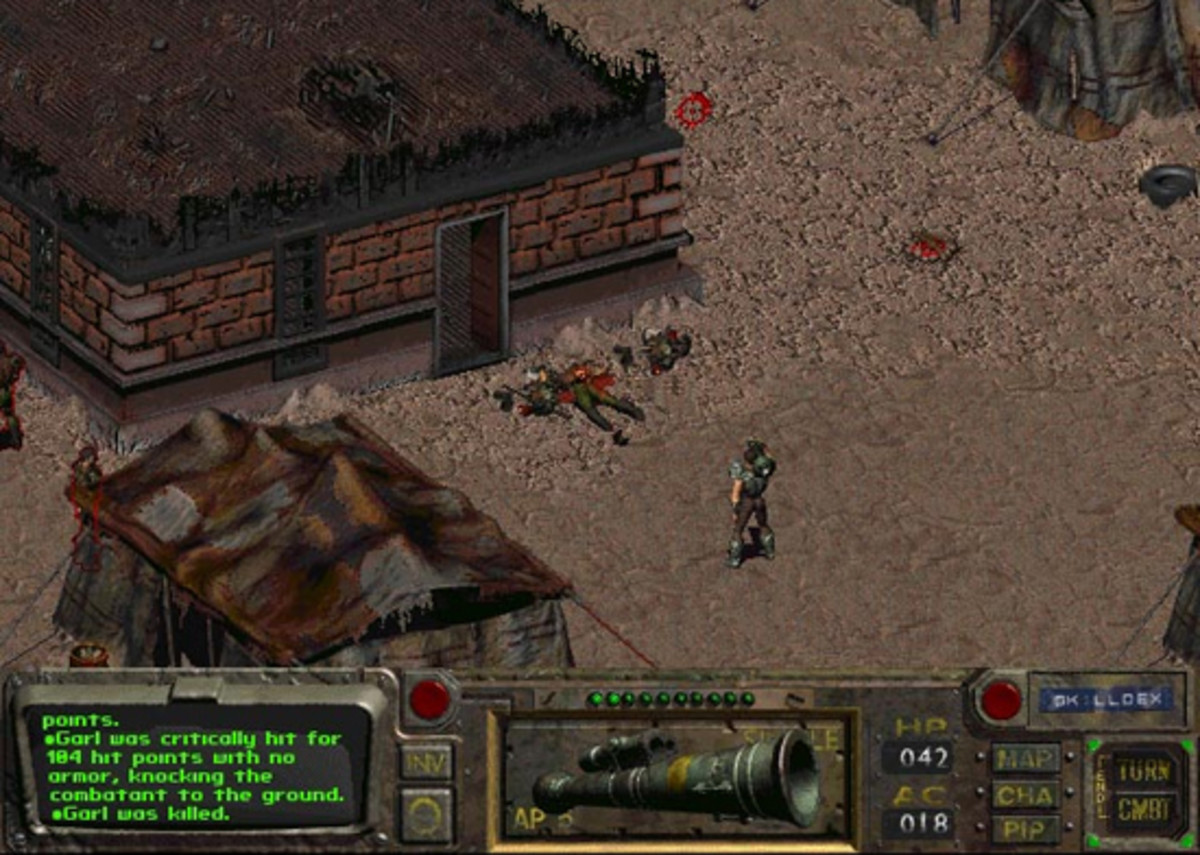Open the options menu below INV
Screen dimensions: 1200x855
pyautogui.click(x=427, y=813)
